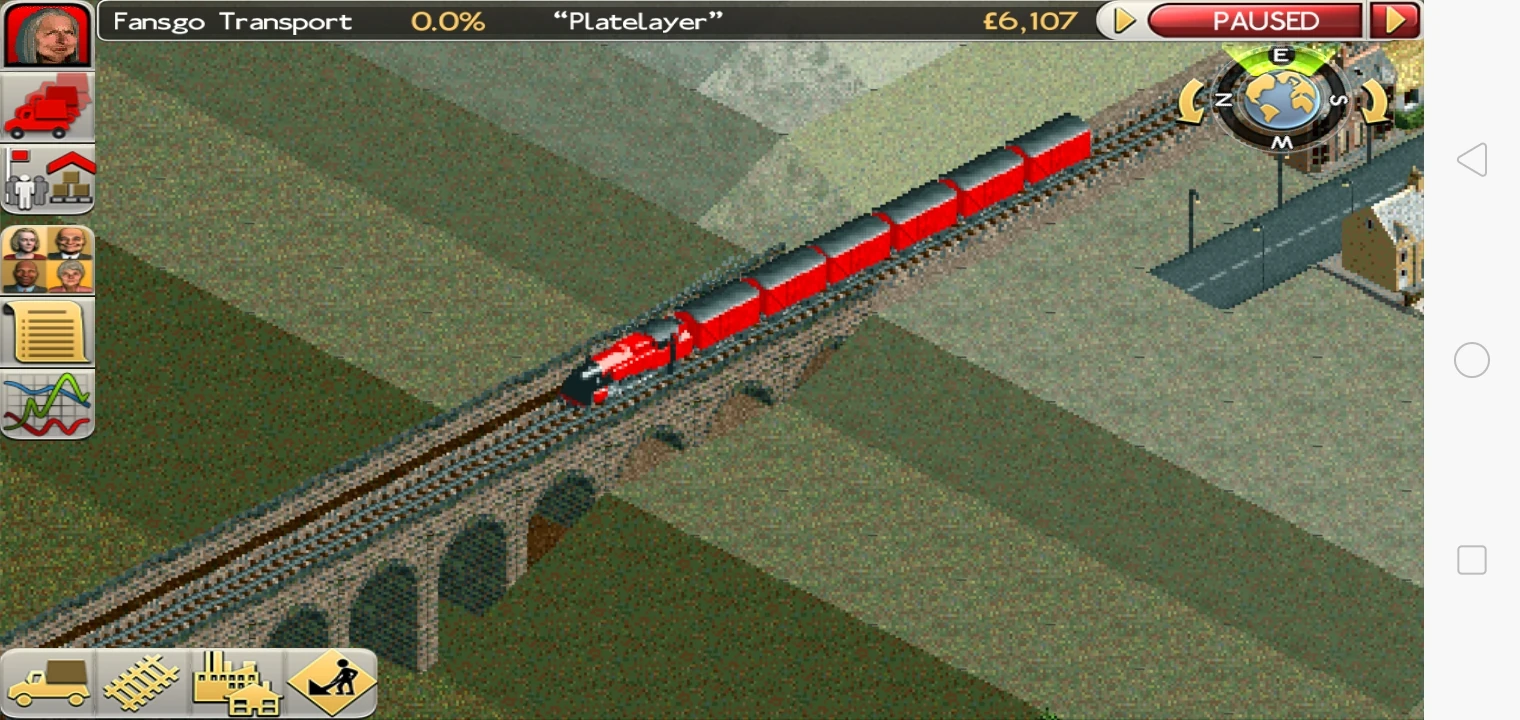Open the industry construction tool

tap(238, 683)
